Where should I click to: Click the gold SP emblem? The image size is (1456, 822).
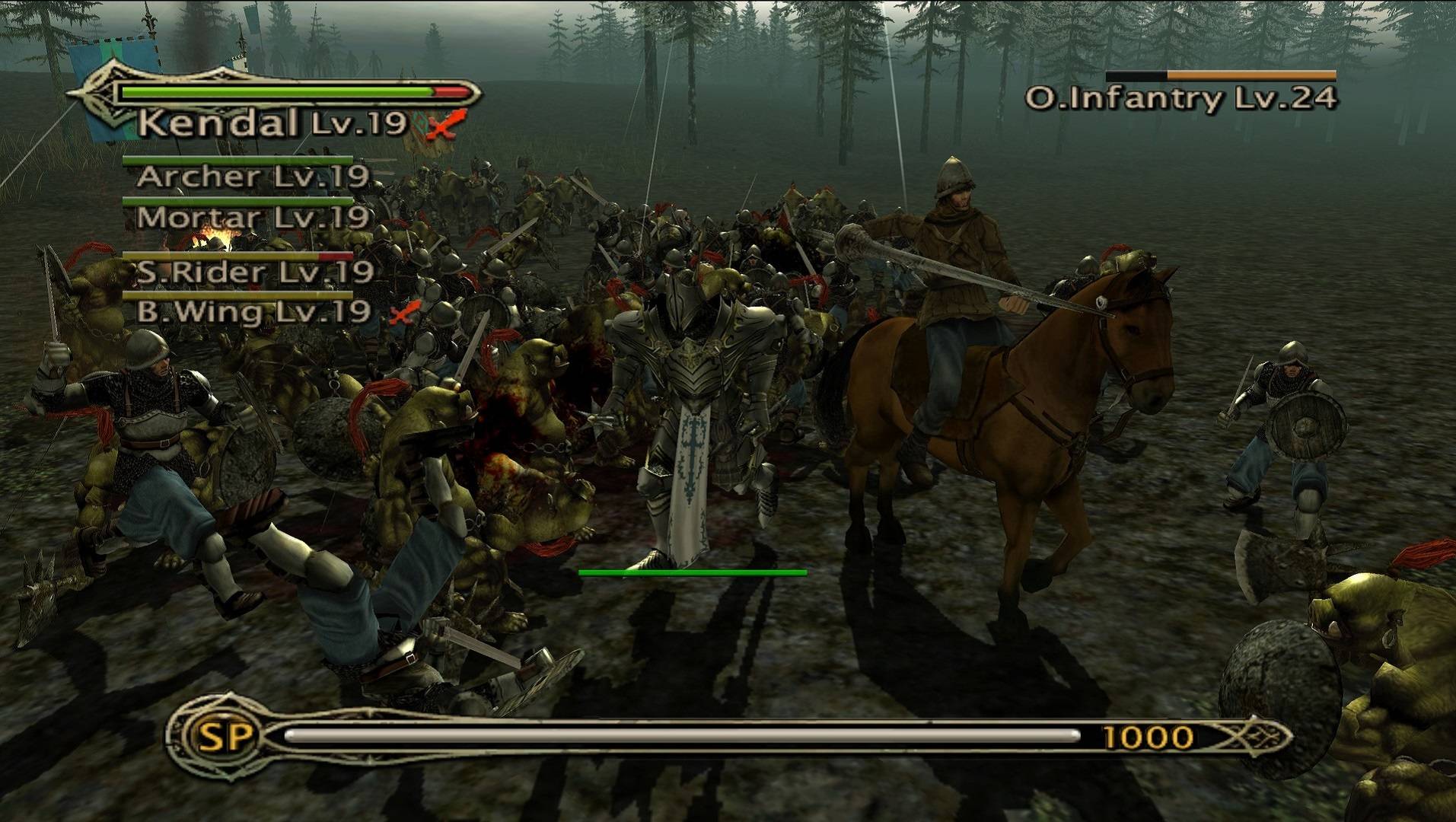pos(216,736)
